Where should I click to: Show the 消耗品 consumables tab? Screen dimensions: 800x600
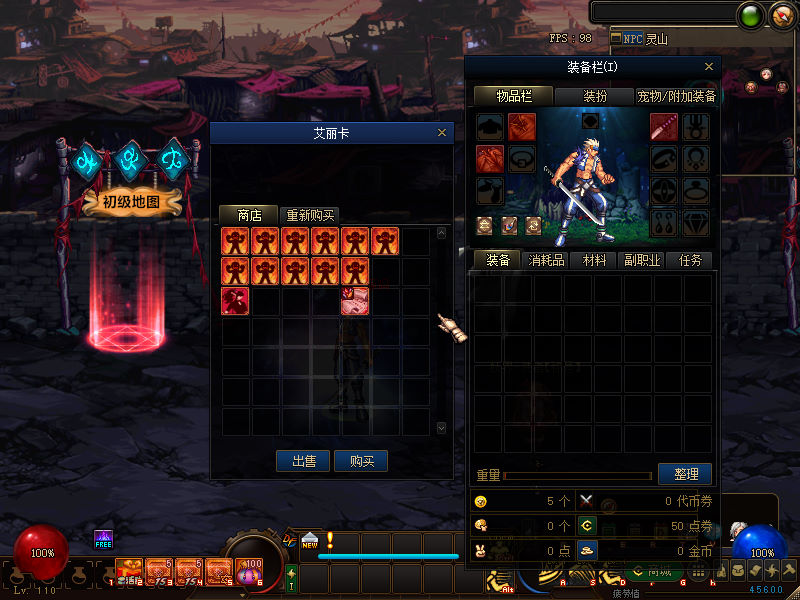point(546,260)
